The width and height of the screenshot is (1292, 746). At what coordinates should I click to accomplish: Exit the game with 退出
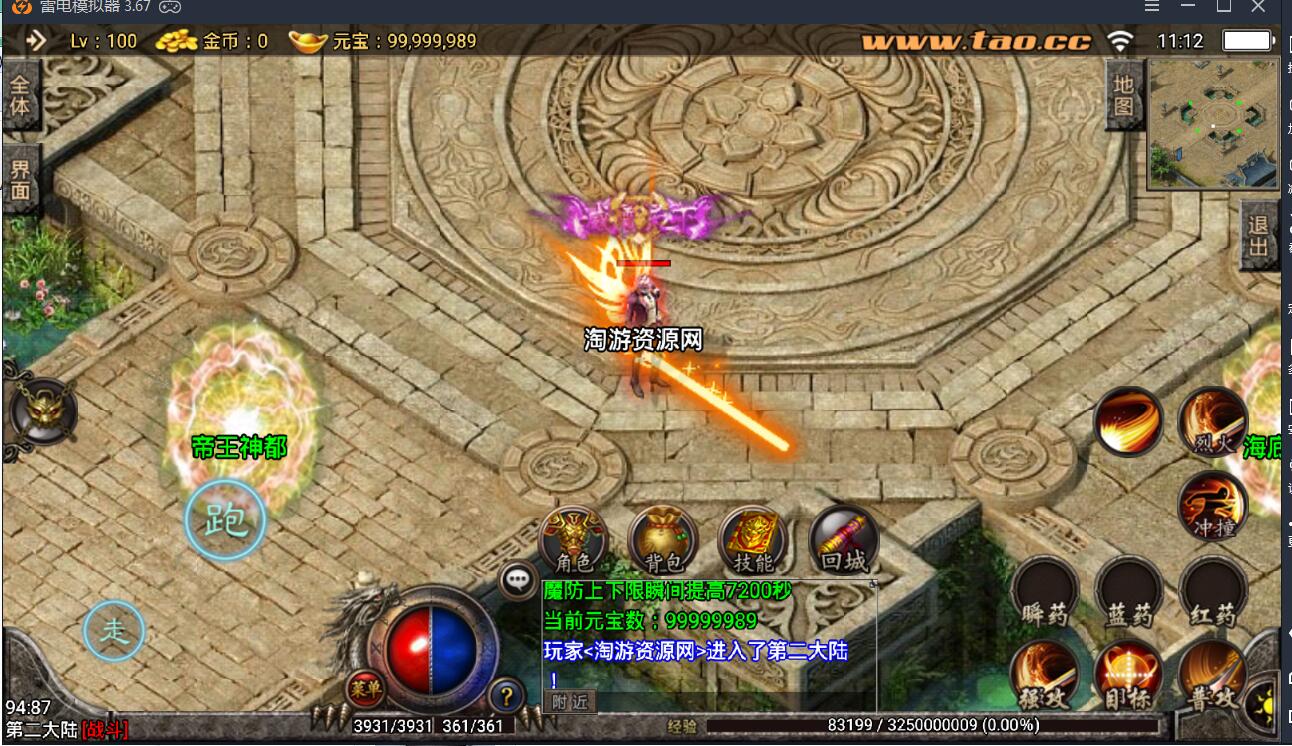(1259, 236)
